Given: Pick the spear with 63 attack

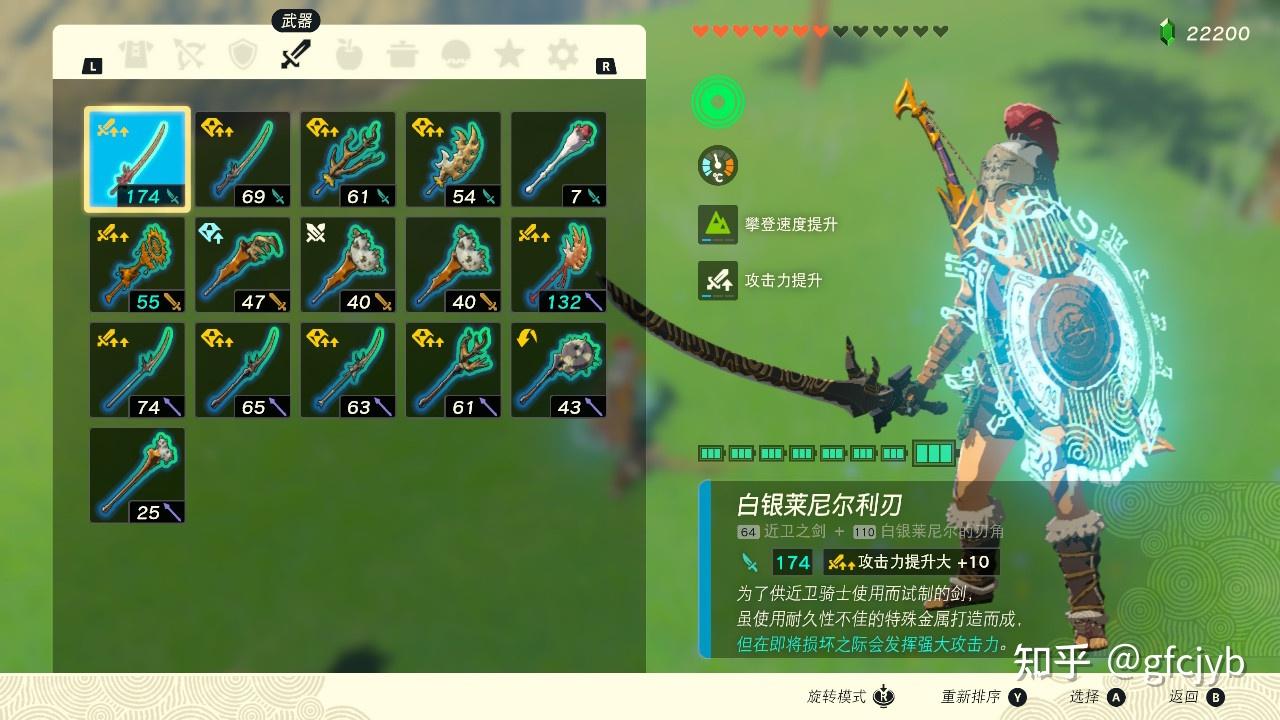Looking at the screenshot, I should (x=348, y=370).
